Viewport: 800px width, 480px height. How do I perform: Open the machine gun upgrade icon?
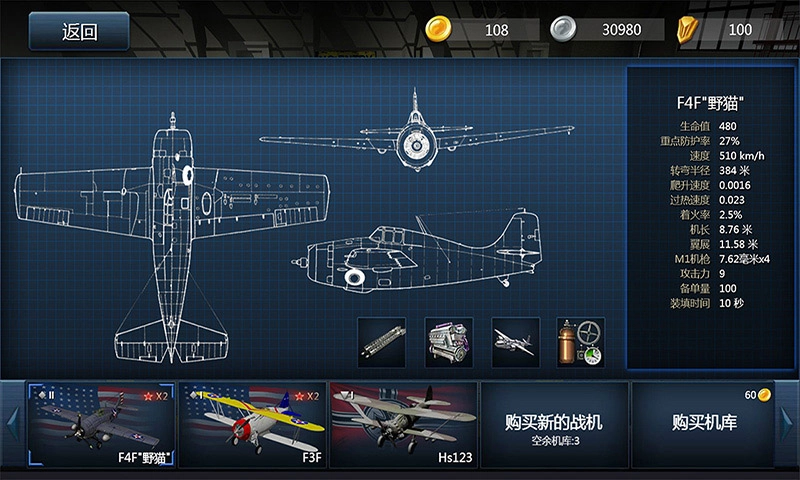tap(382, 342)
